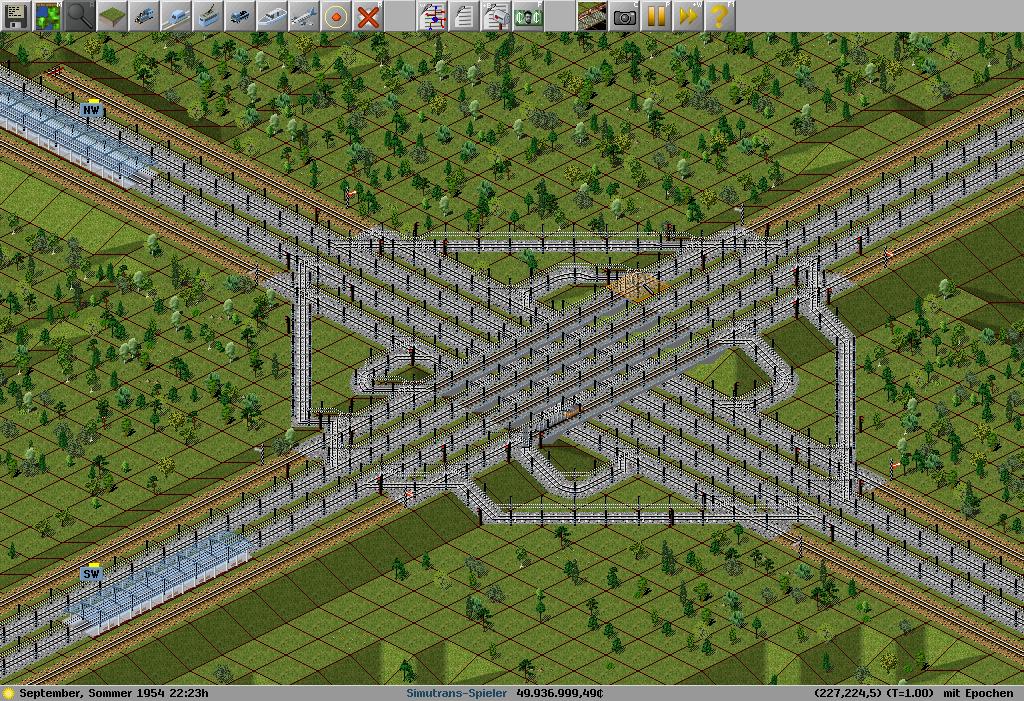Open the mailbox messages icon
The height and width of the screenshot is (701, 1024).
pyautogui.click(x=496, y=15)
